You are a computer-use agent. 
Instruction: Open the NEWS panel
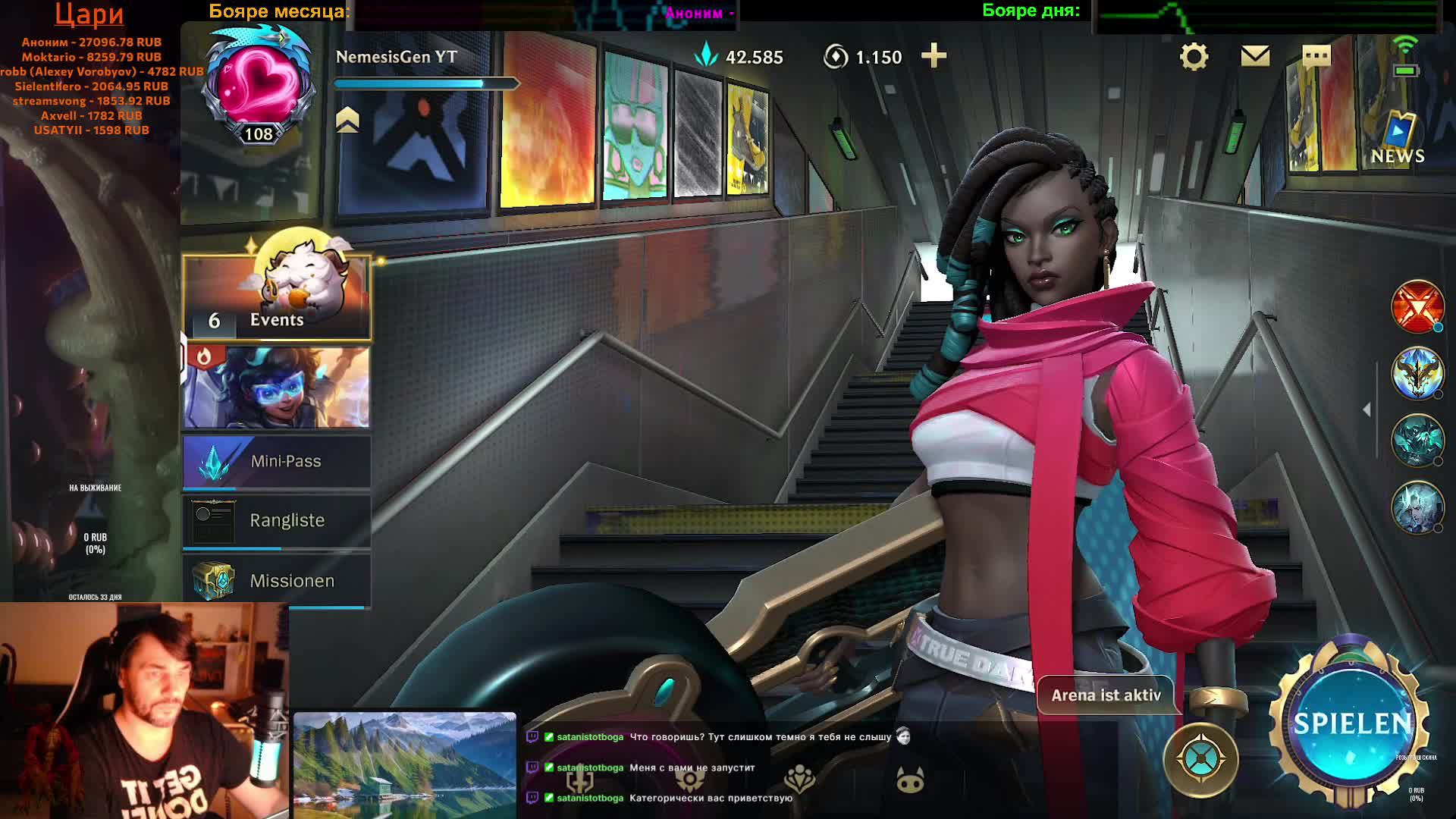coord(1398,140)
